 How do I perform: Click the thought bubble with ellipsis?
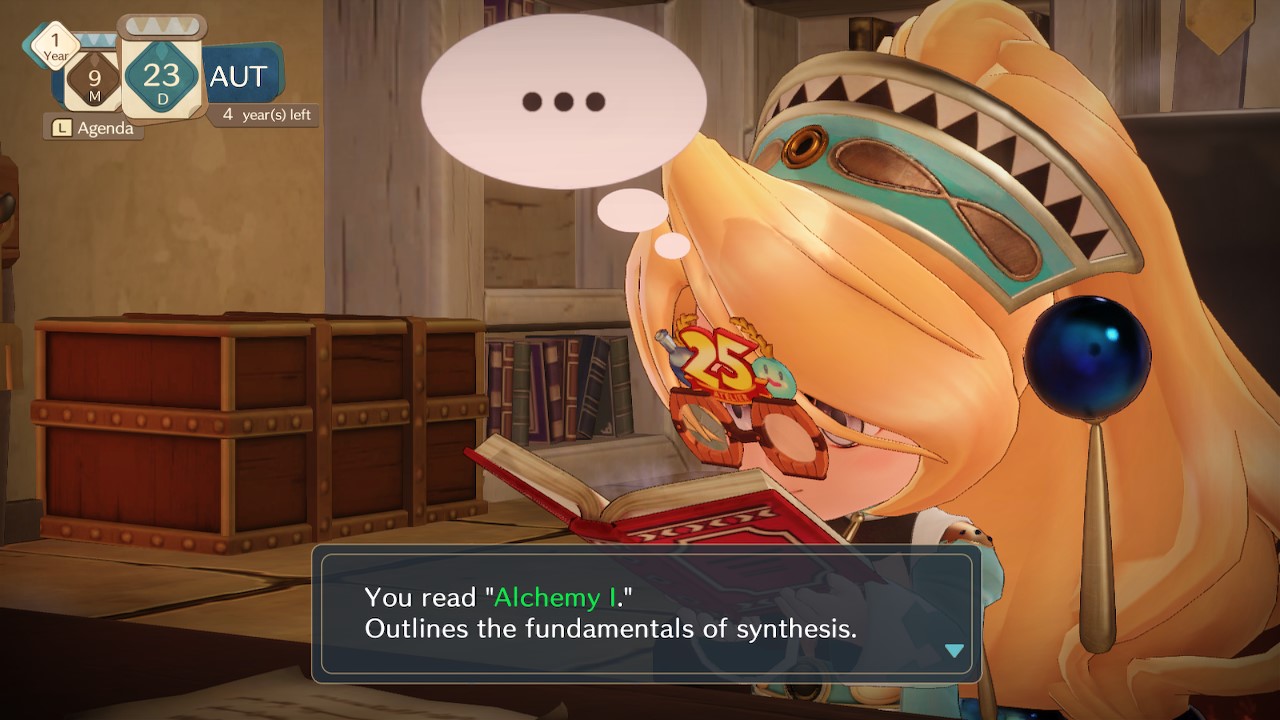tap(565, 100)
